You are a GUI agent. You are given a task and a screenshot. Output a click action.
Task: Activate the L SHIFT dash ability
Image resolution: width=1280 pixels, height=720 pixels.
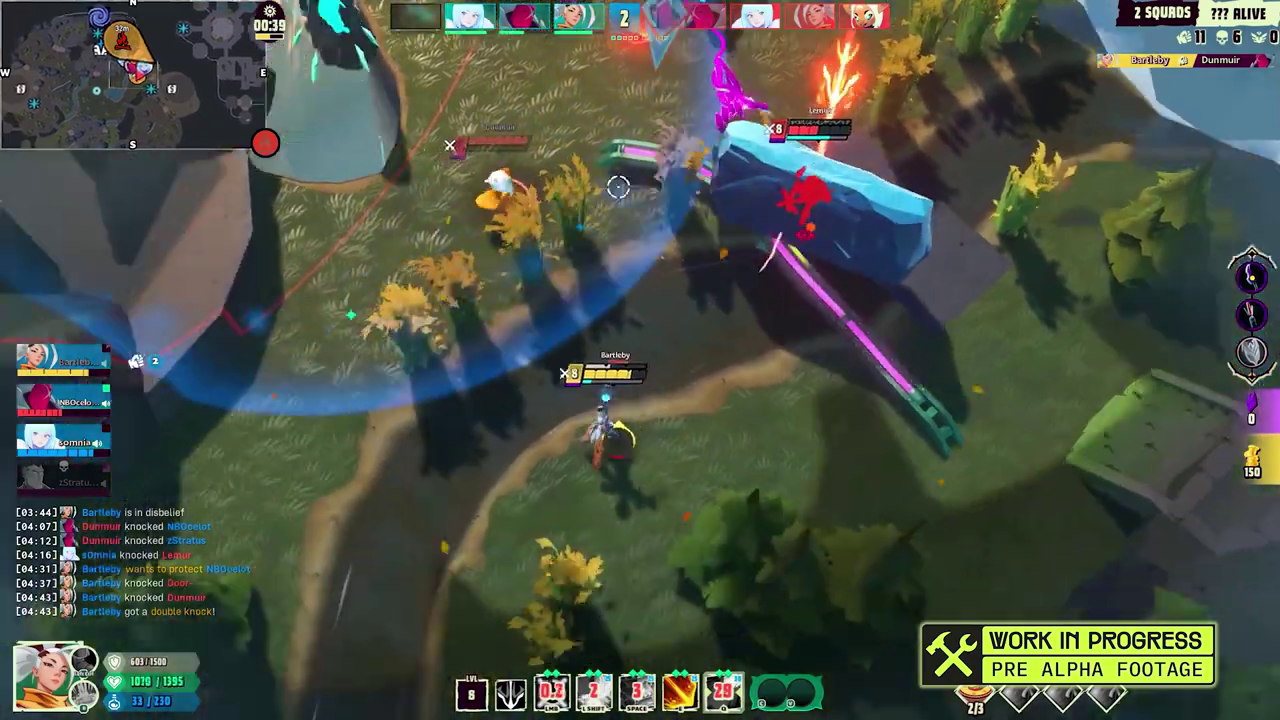click(593, 693)
